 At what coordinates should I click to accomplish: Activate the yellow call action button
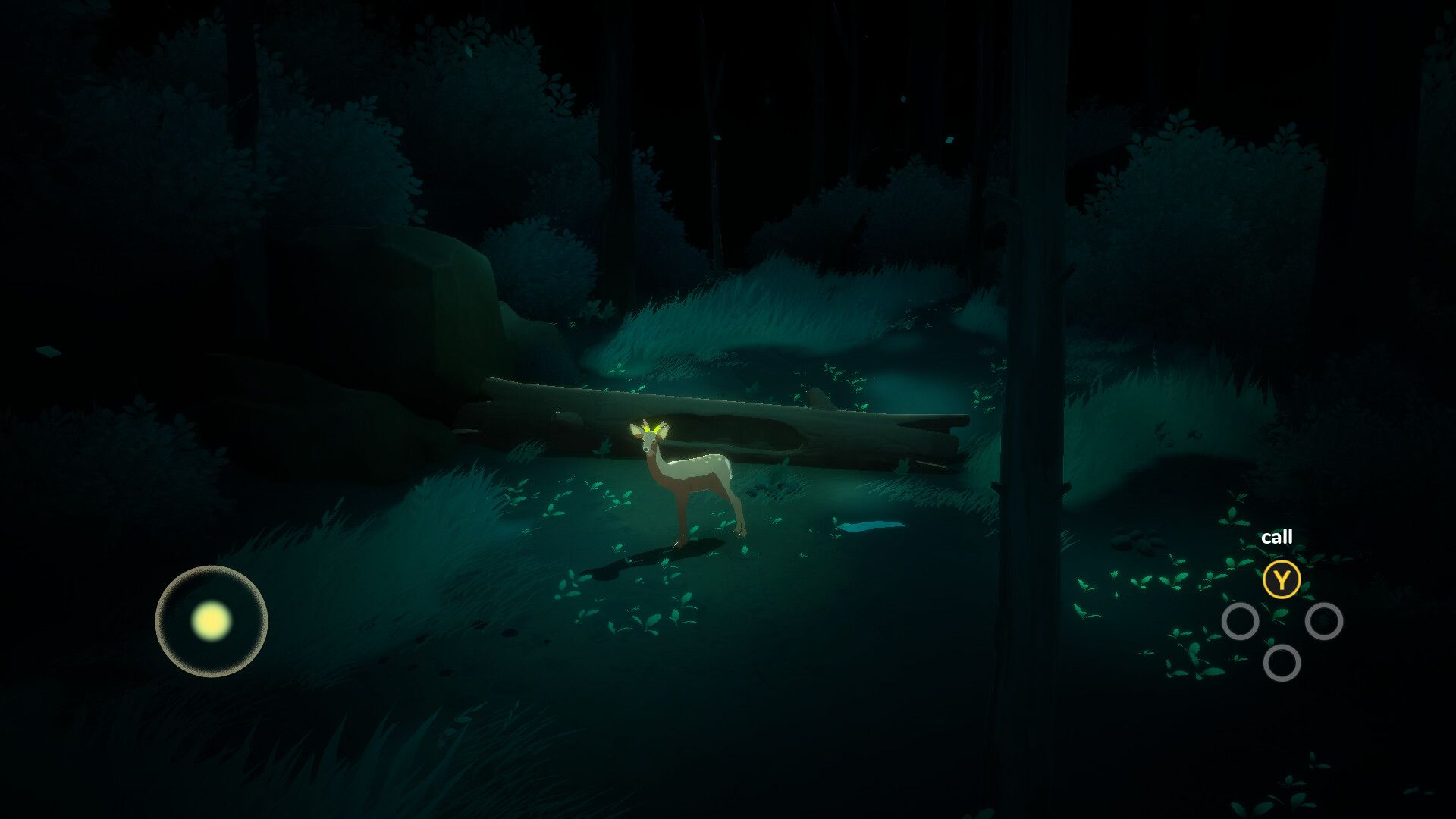(x=1282, y=580)
